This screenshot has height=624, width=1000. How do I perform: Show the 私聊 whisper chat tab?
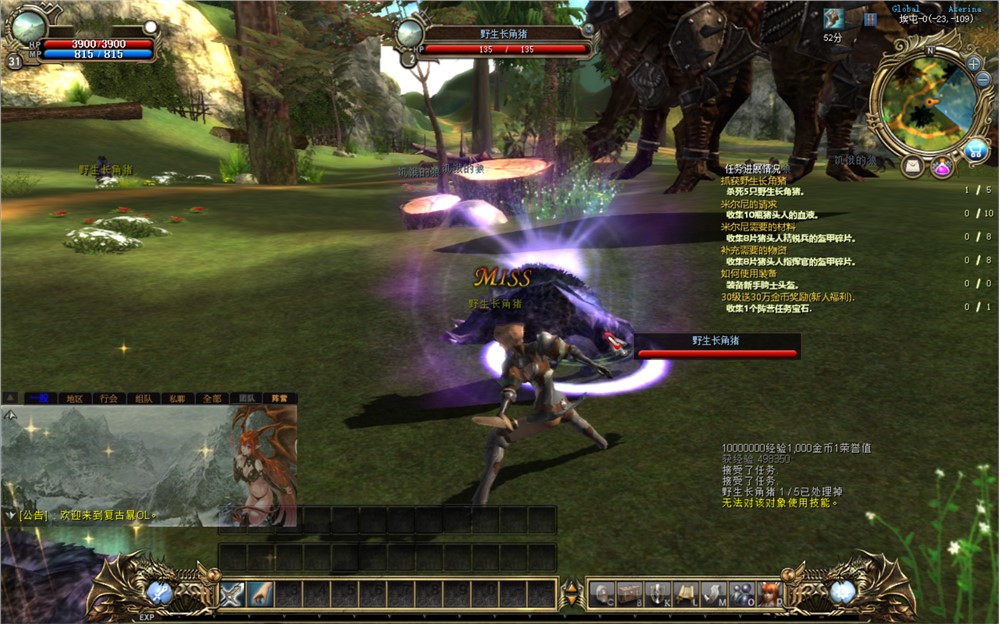pyautogui.click(x=176, y=398)
